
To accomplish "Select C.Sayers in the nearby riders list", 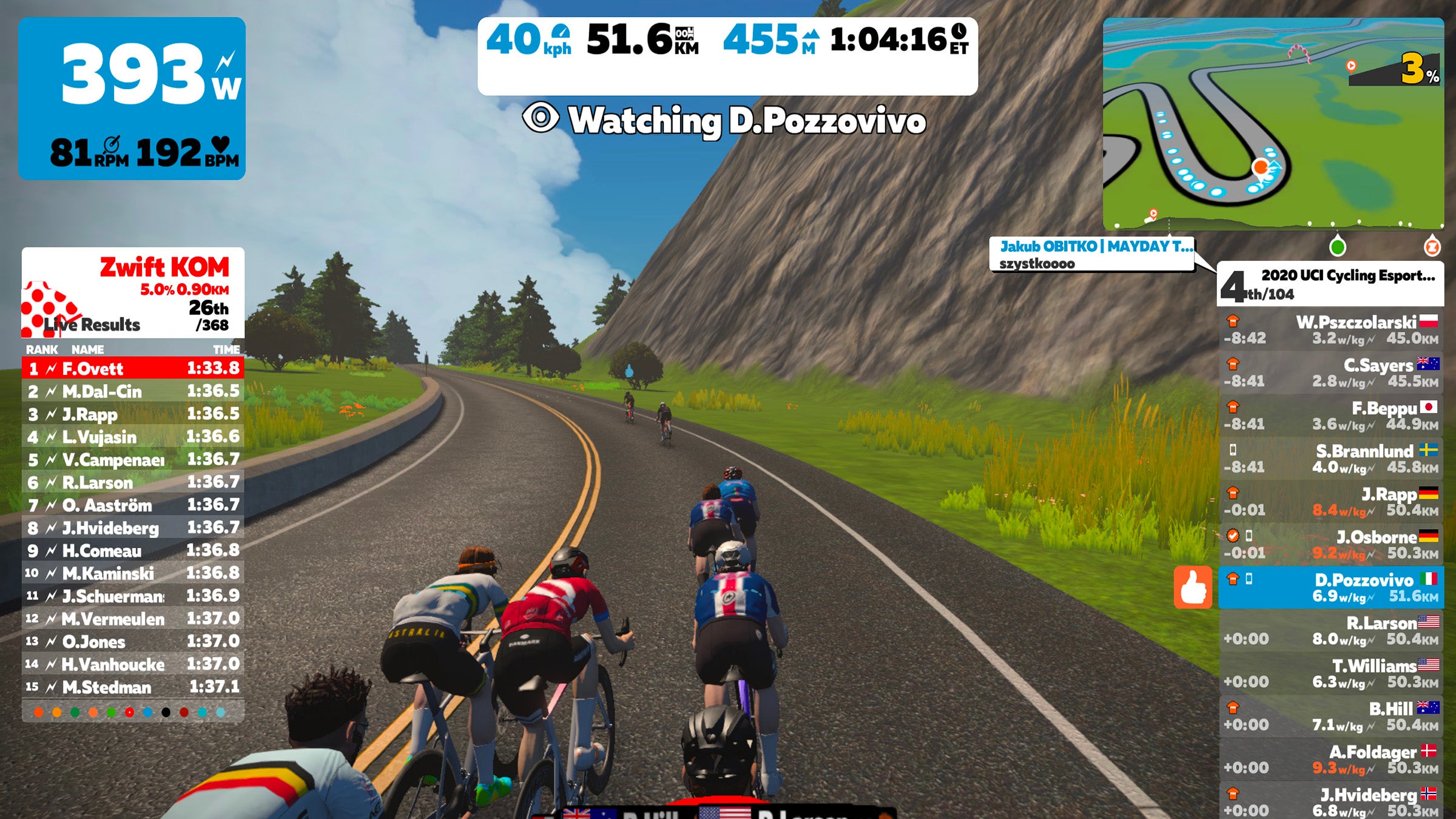I will coord(1331,372).
